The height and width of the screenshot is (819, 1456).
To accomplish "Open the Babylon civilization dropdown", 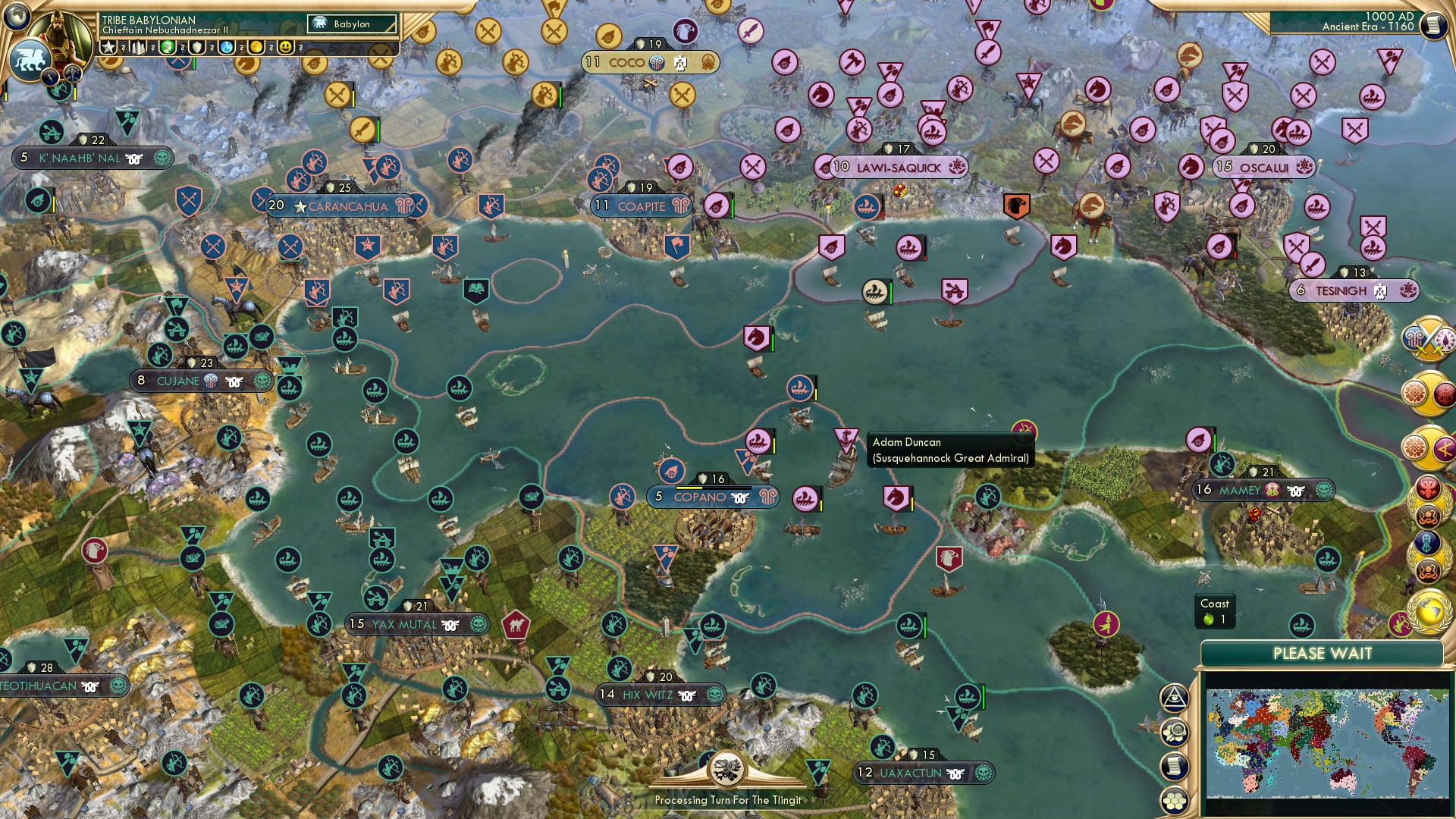I will pos(351,24).
